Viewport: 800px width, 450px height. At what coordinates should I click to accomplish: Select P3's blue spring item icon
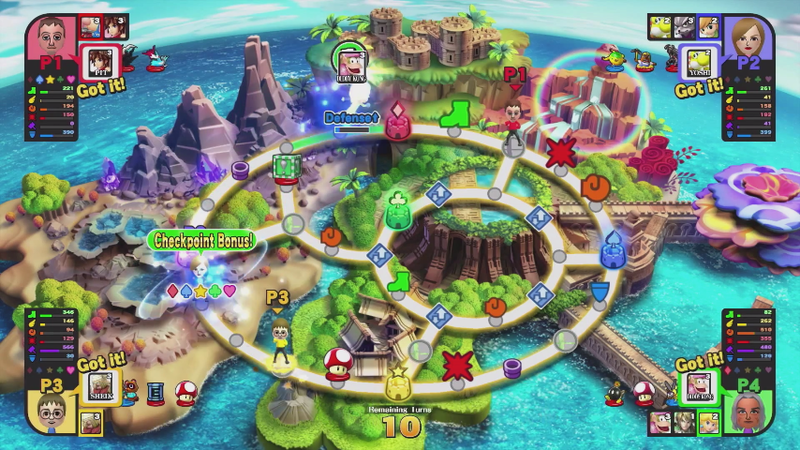pyautogui.click(x=155, y=390)
